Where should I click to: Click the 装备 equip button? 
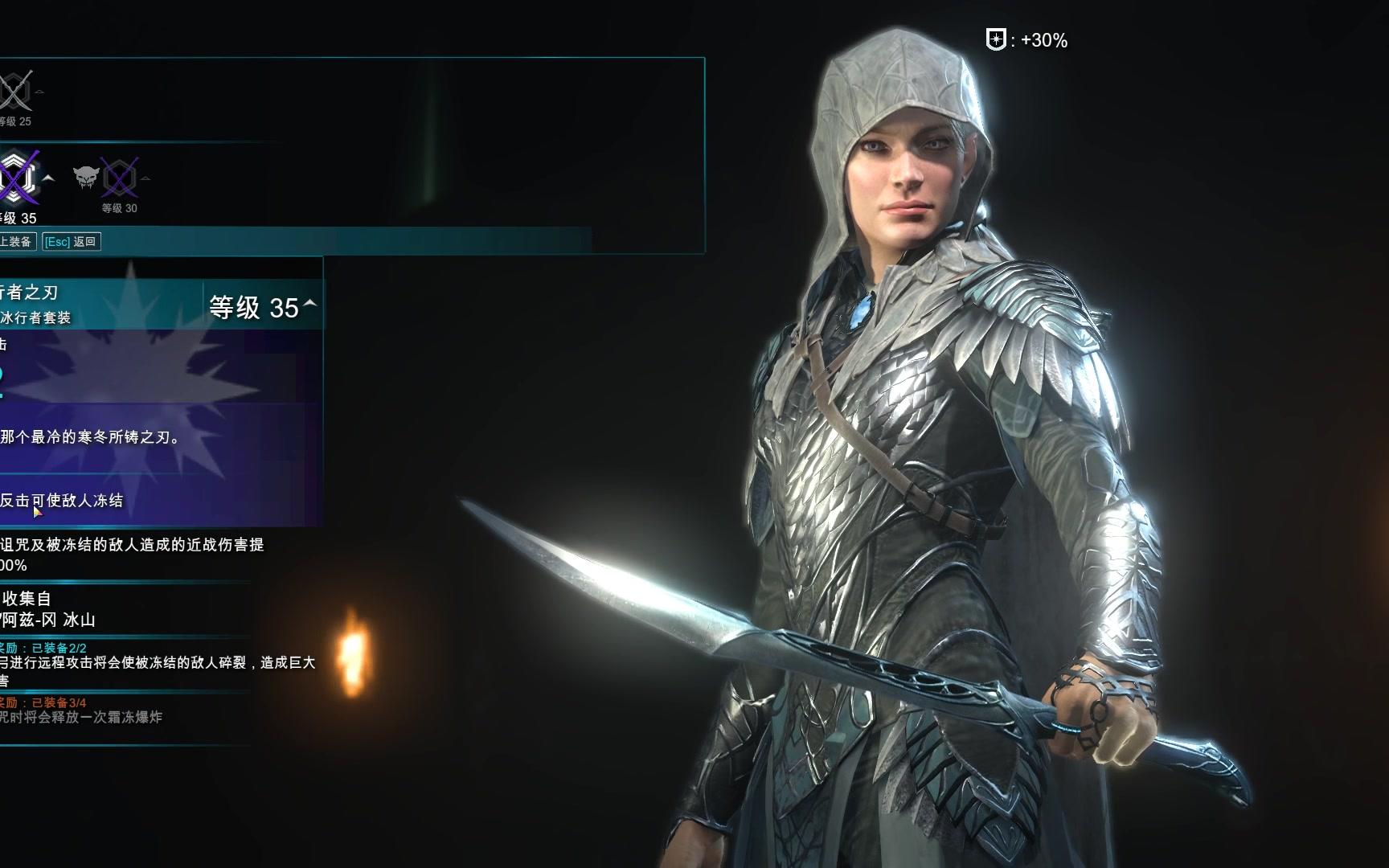click(16, 241)
